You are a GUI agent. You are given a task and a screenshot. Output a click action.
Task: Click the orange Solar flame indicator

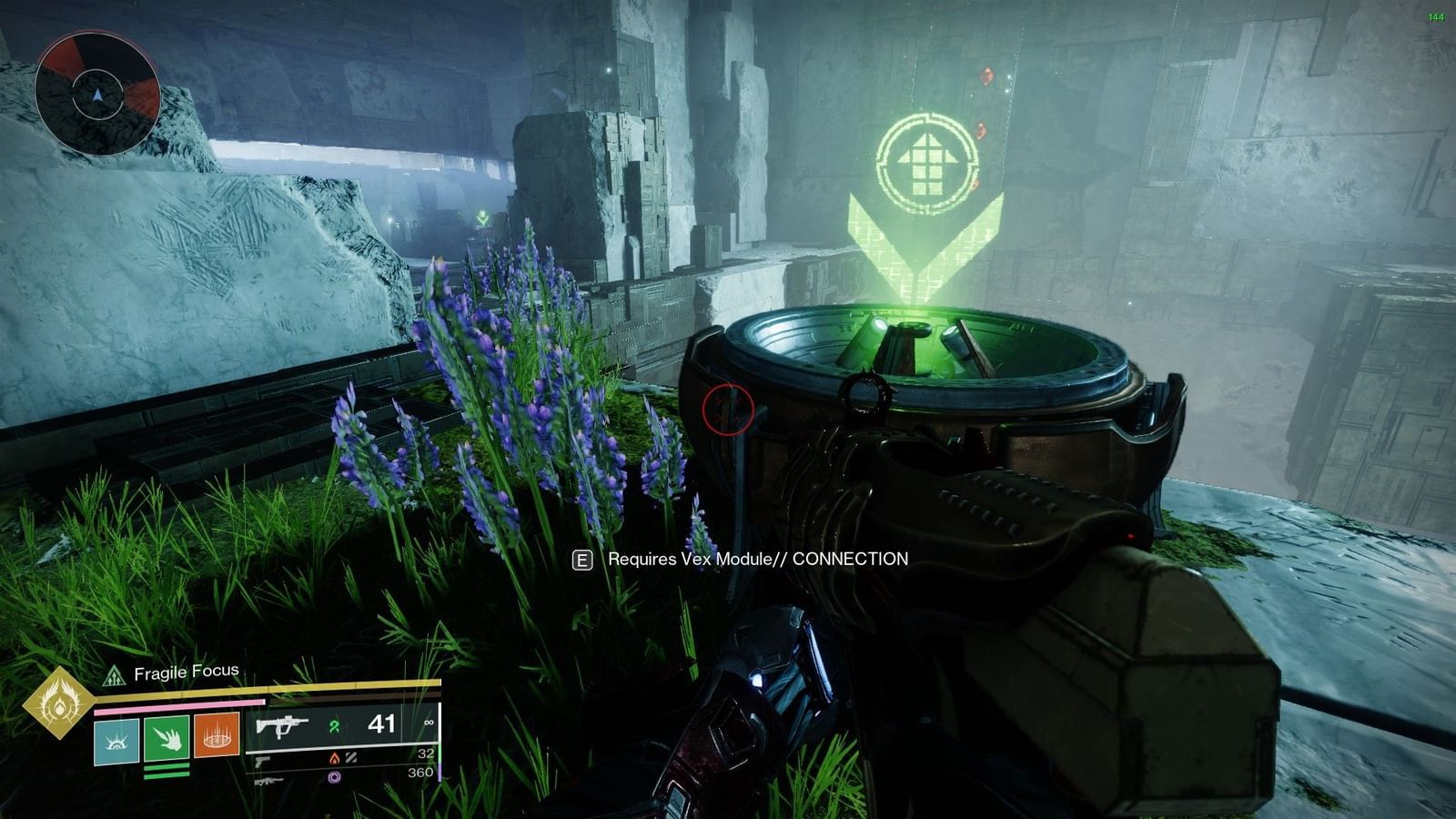pos(334,758)
